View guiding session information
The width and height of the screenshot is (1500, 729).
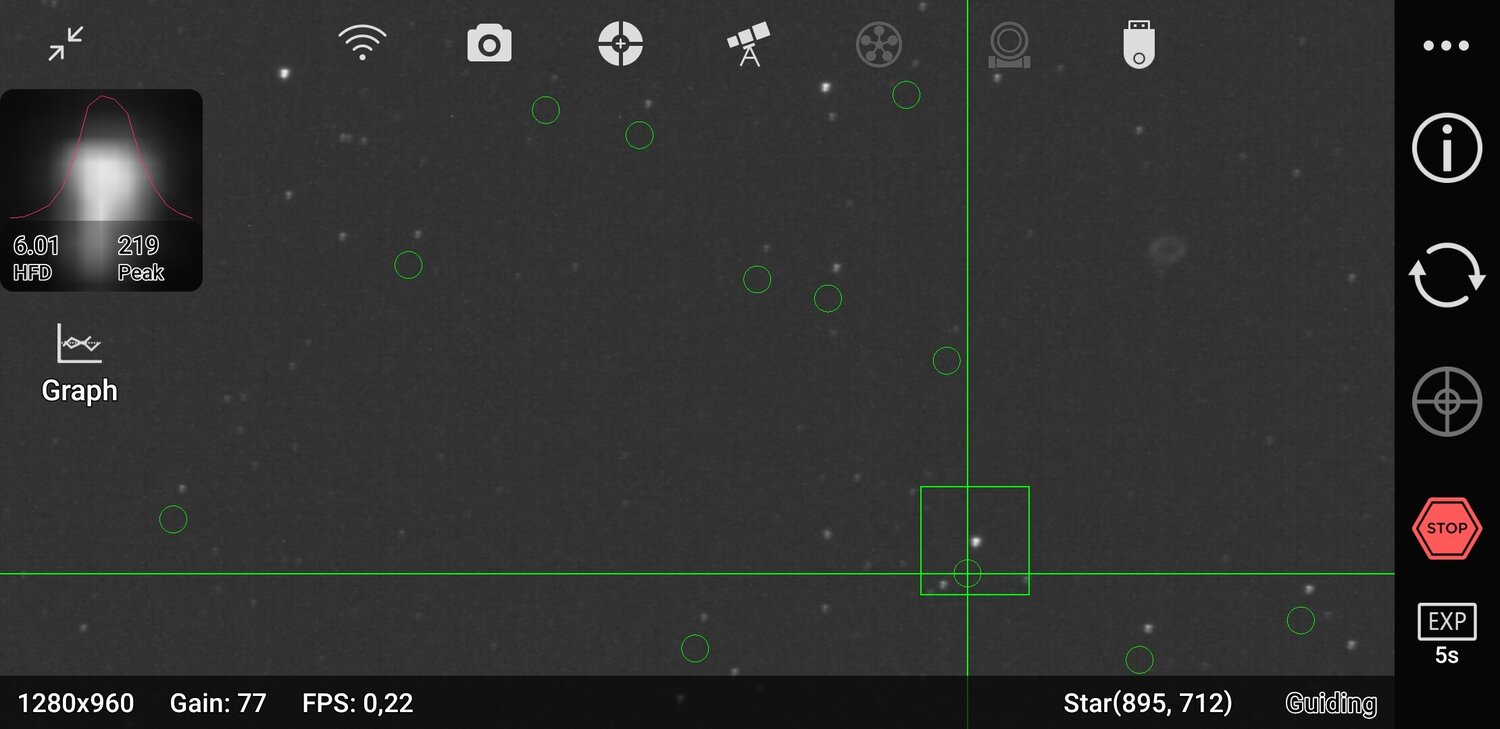1445,146
